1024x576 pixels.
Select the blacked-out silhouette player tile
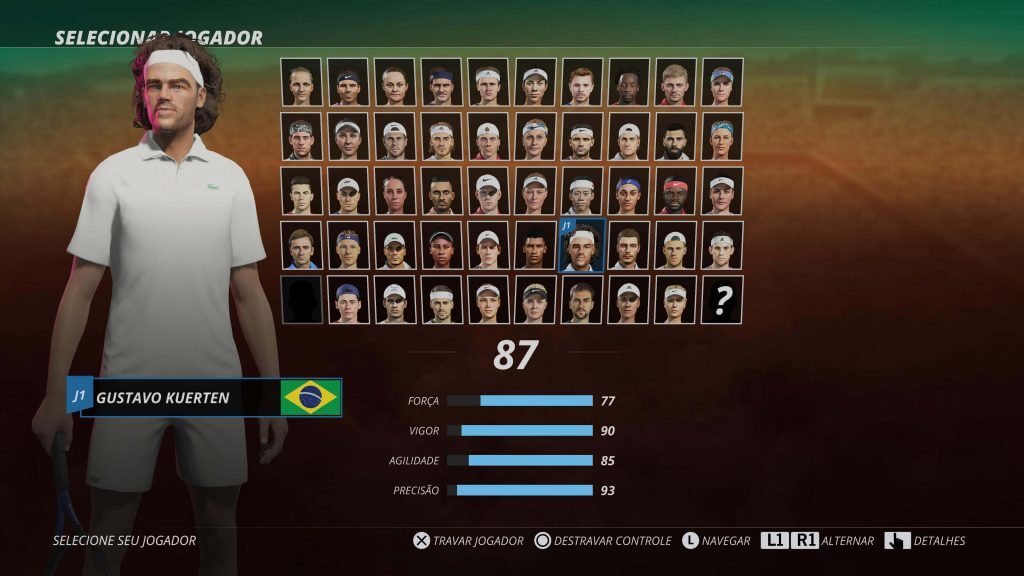point(301,300)
